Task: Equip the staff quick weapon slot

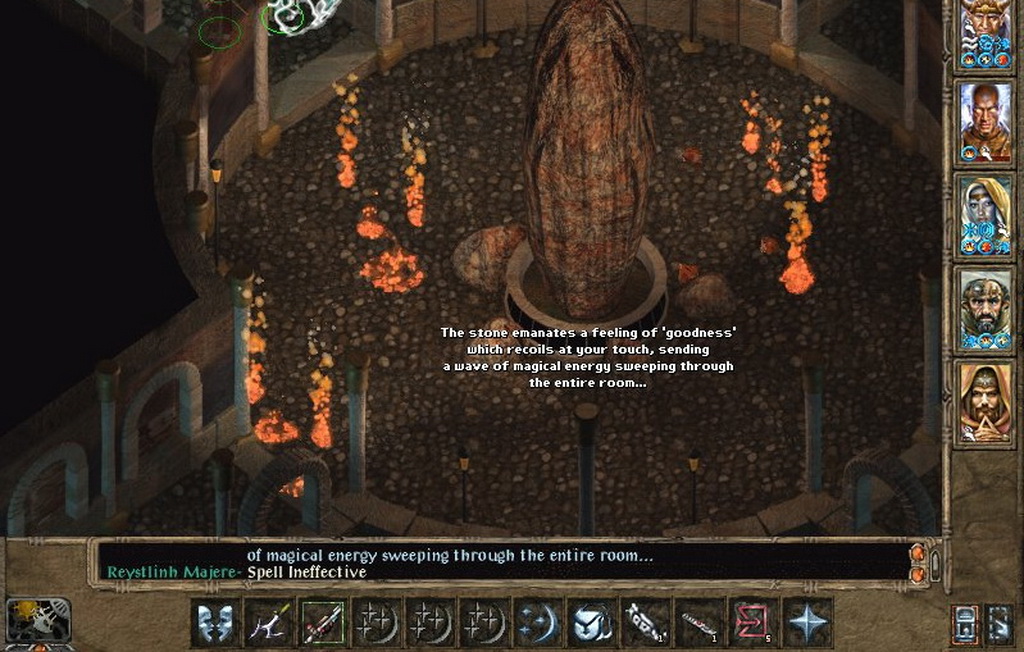Action: click(269, 623)
